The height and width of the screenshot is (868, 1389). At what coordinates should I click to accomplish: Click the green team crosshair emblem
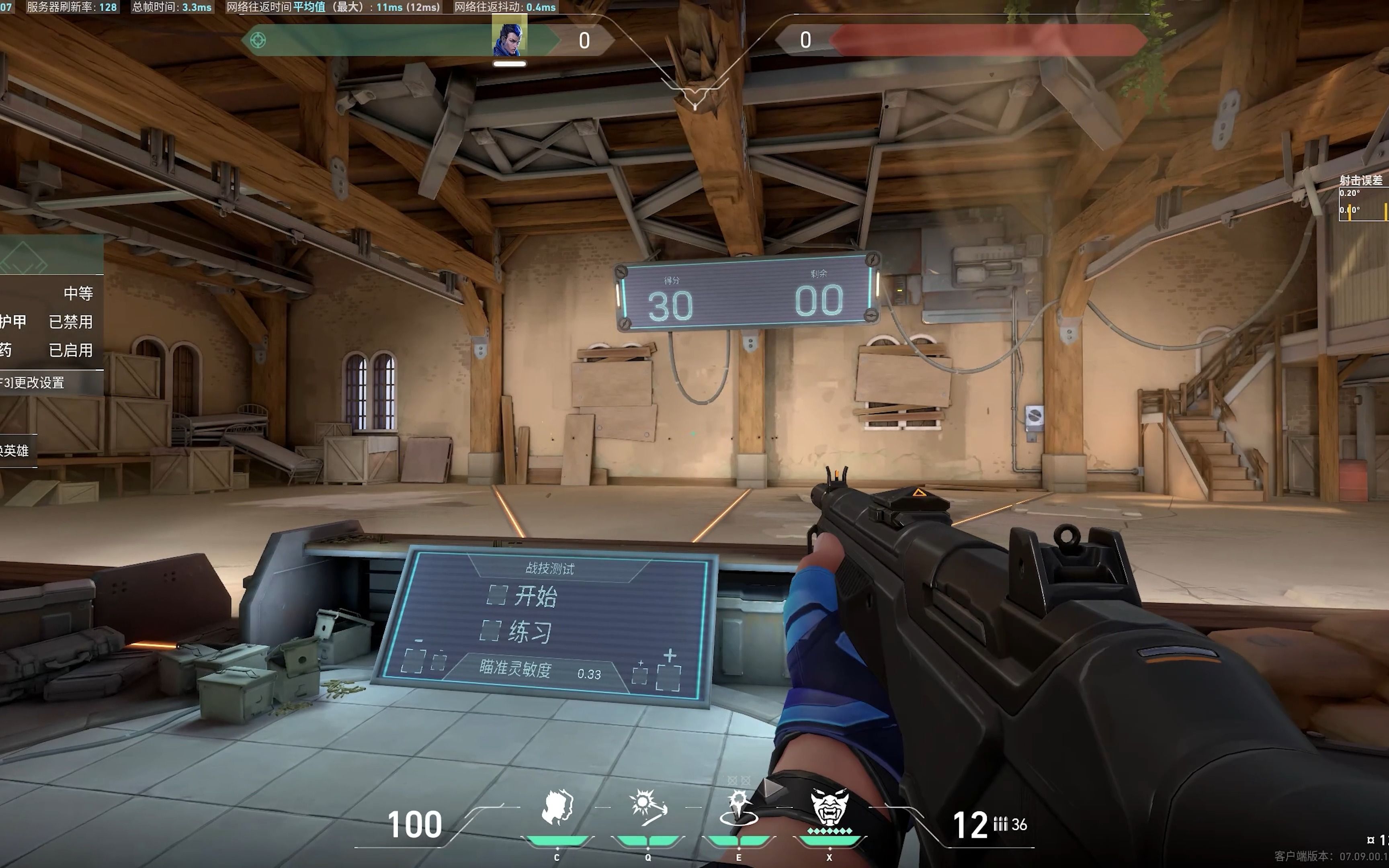tap(258, 40)
